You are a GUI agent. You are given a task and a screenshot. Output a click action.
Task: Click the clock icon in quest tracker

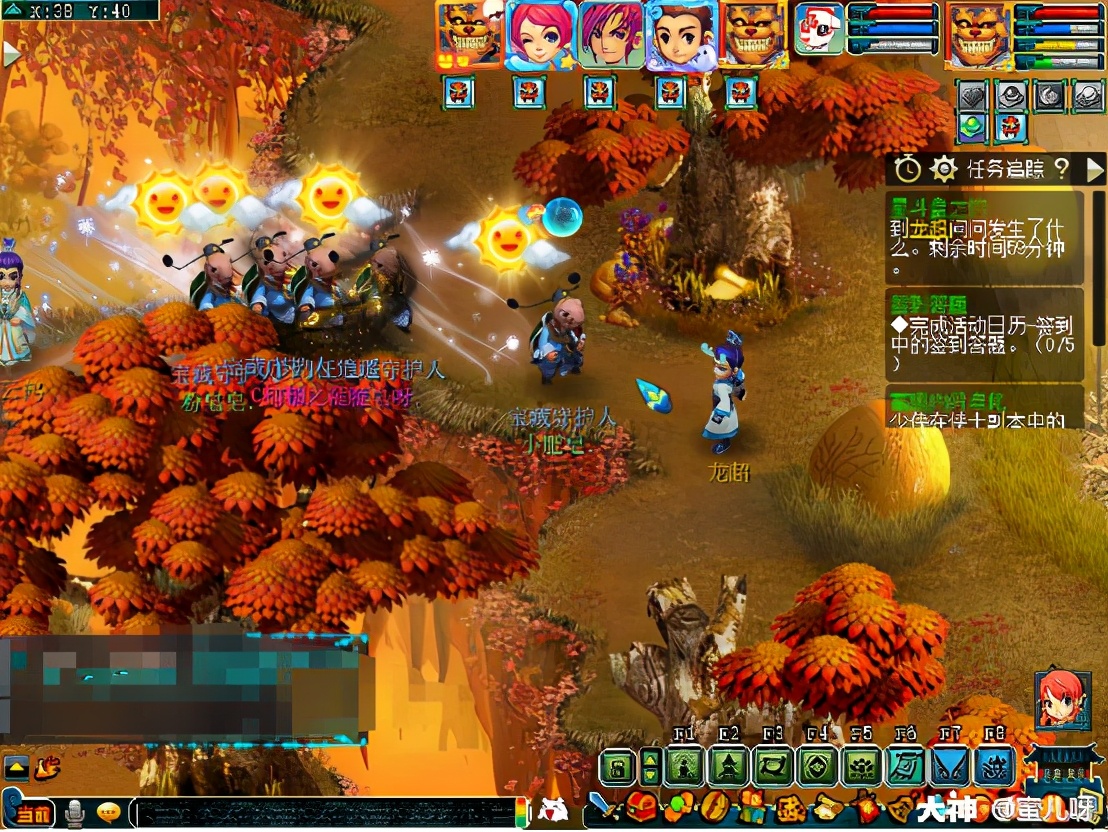point(907,169)
